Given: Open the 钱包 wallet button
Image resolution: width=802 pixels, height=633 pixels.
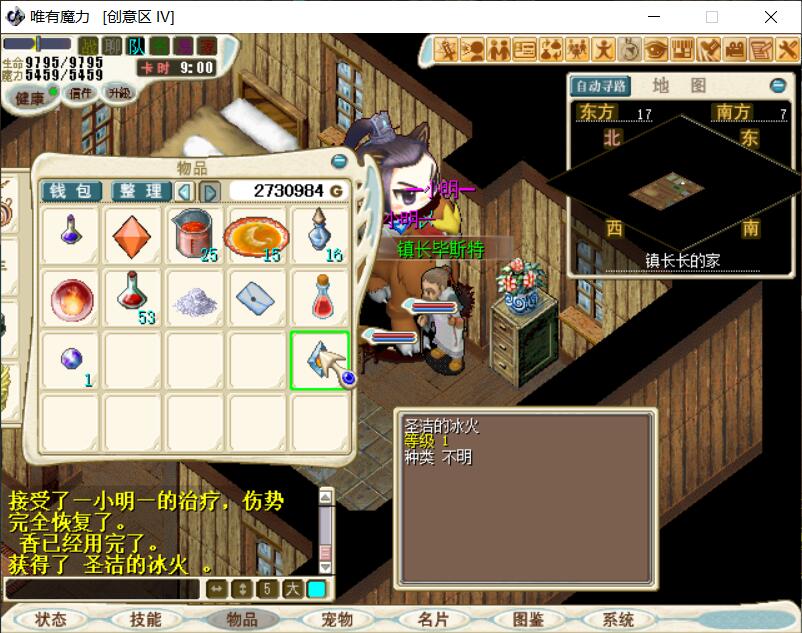Looking at the screenshot, I should pos(71,191).
